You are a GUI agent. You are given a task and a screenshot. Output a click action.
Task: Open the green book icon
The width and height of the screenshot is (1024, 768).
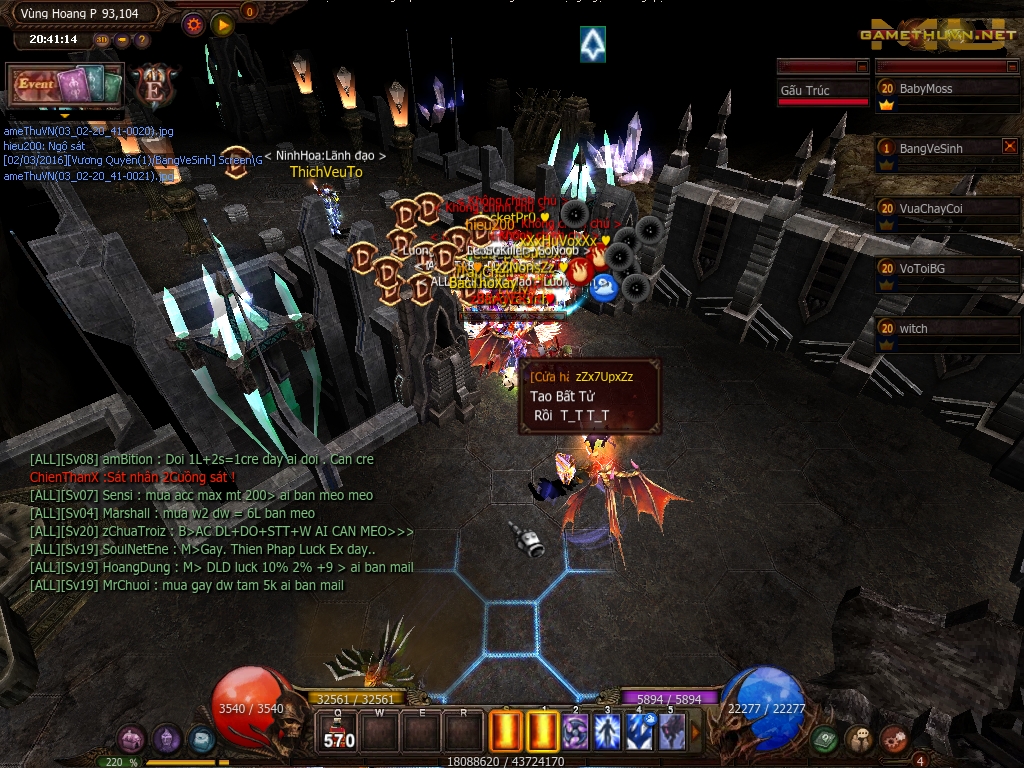point(824,739)
